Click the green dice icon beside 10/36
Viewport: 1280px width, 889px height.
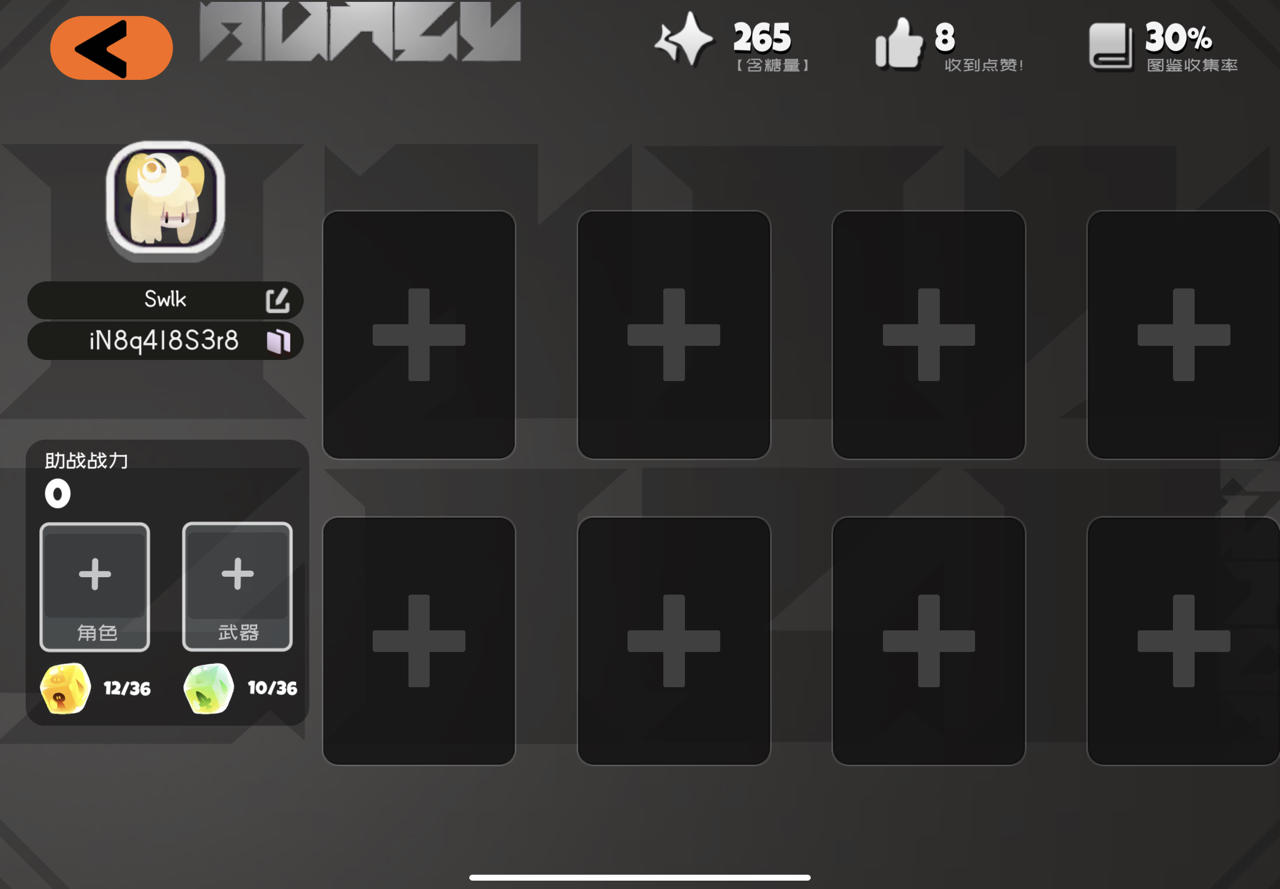click(207, 688)
